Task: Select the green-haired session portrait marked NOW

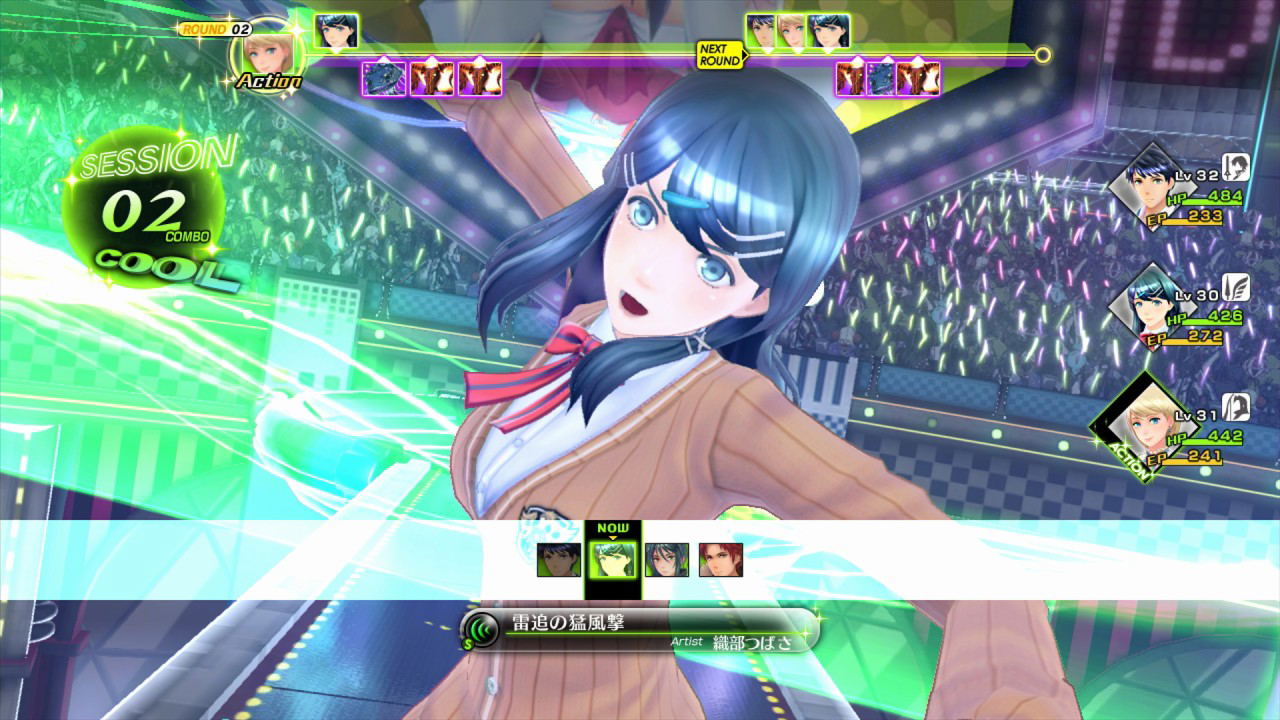Action: 612,560
